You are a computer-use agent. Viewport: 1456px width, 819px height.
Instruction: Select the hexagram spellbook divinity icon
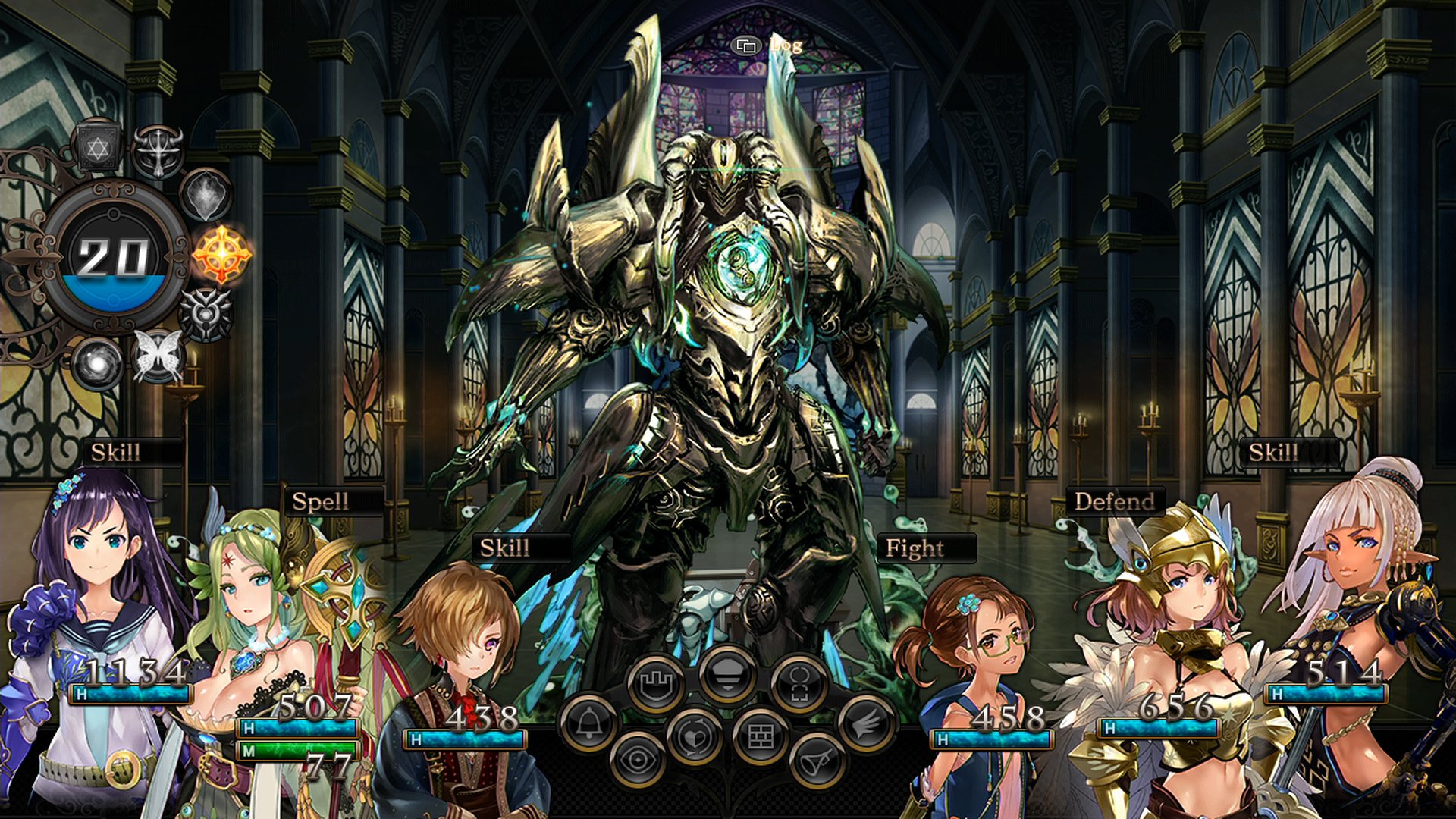click(x=98, y=146)
